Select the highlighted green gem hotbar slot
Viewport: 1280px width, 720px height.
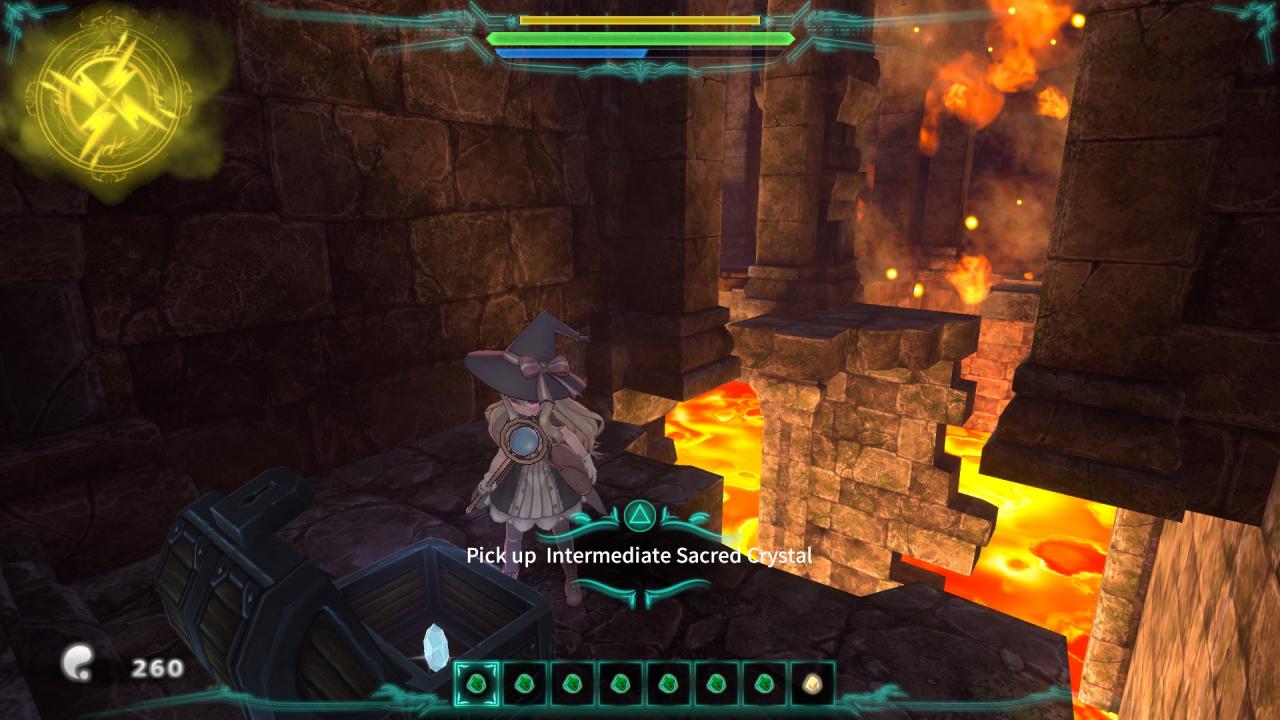tap(476, 684)
